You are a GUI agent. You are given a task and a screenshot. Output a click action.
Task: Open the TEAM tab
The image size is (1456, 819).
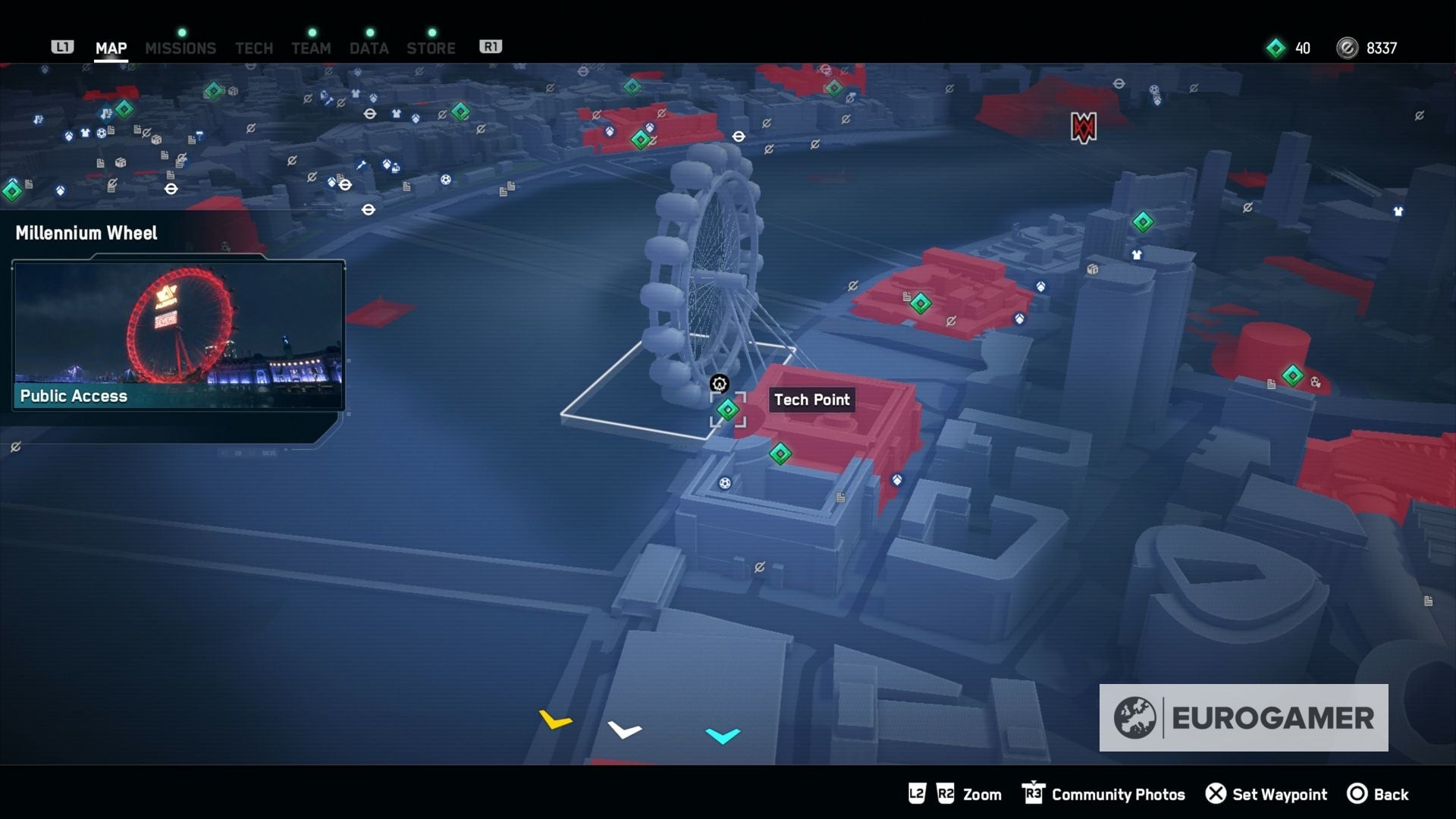coord(311,48)
